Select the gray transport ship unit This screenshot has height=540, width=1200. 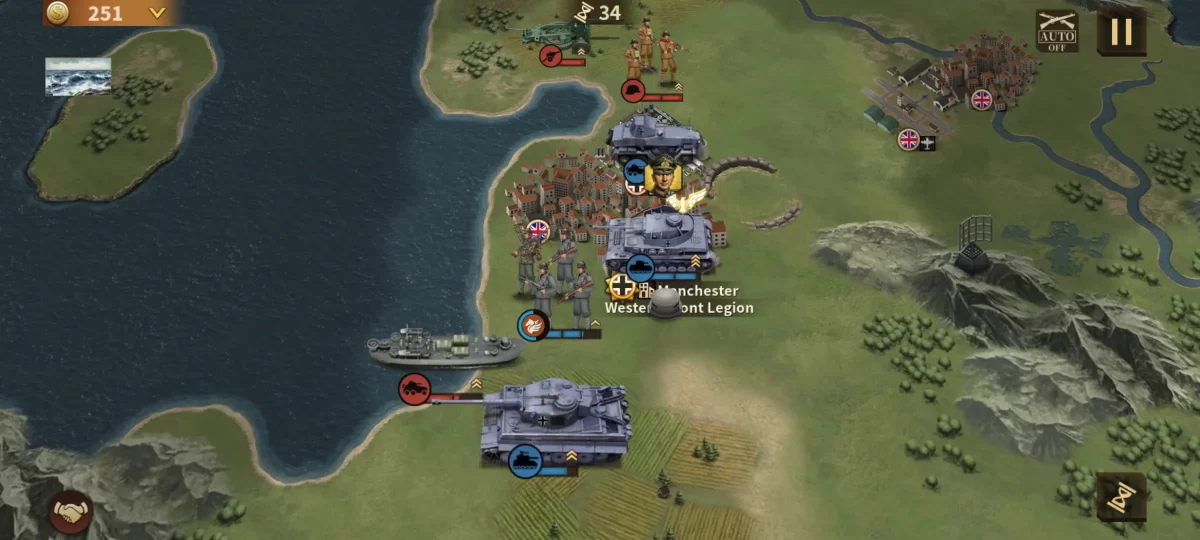[x=444, y=348]
